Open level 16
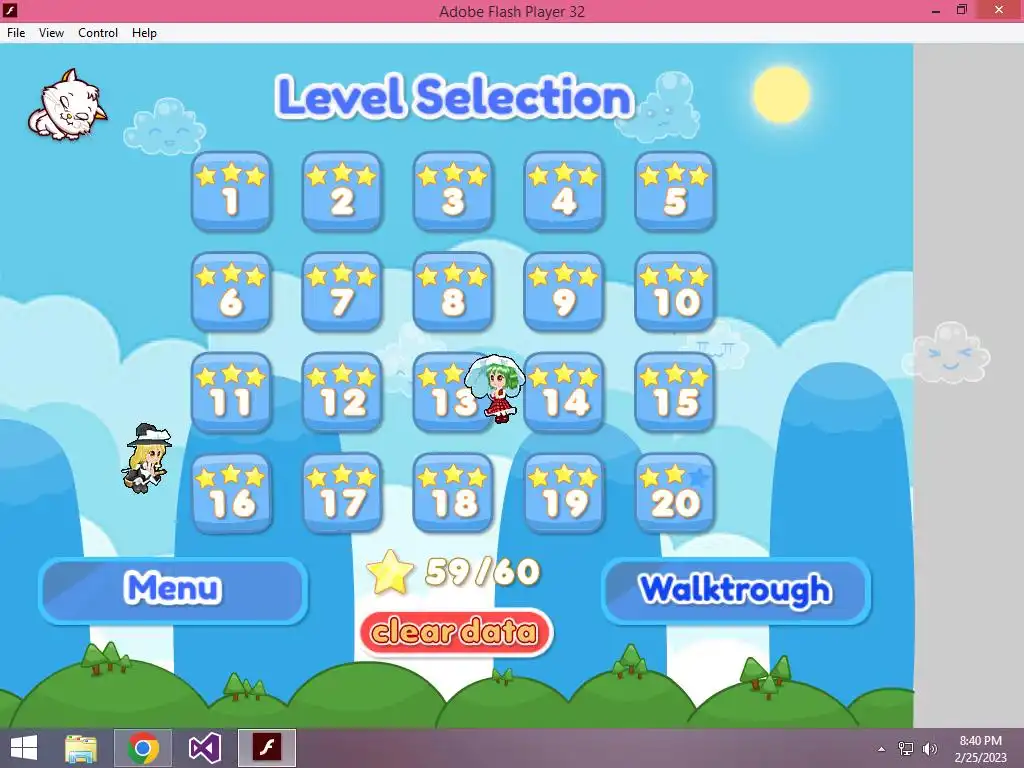The height and width of the screenshot is (768, 1024). pos(231,494)
